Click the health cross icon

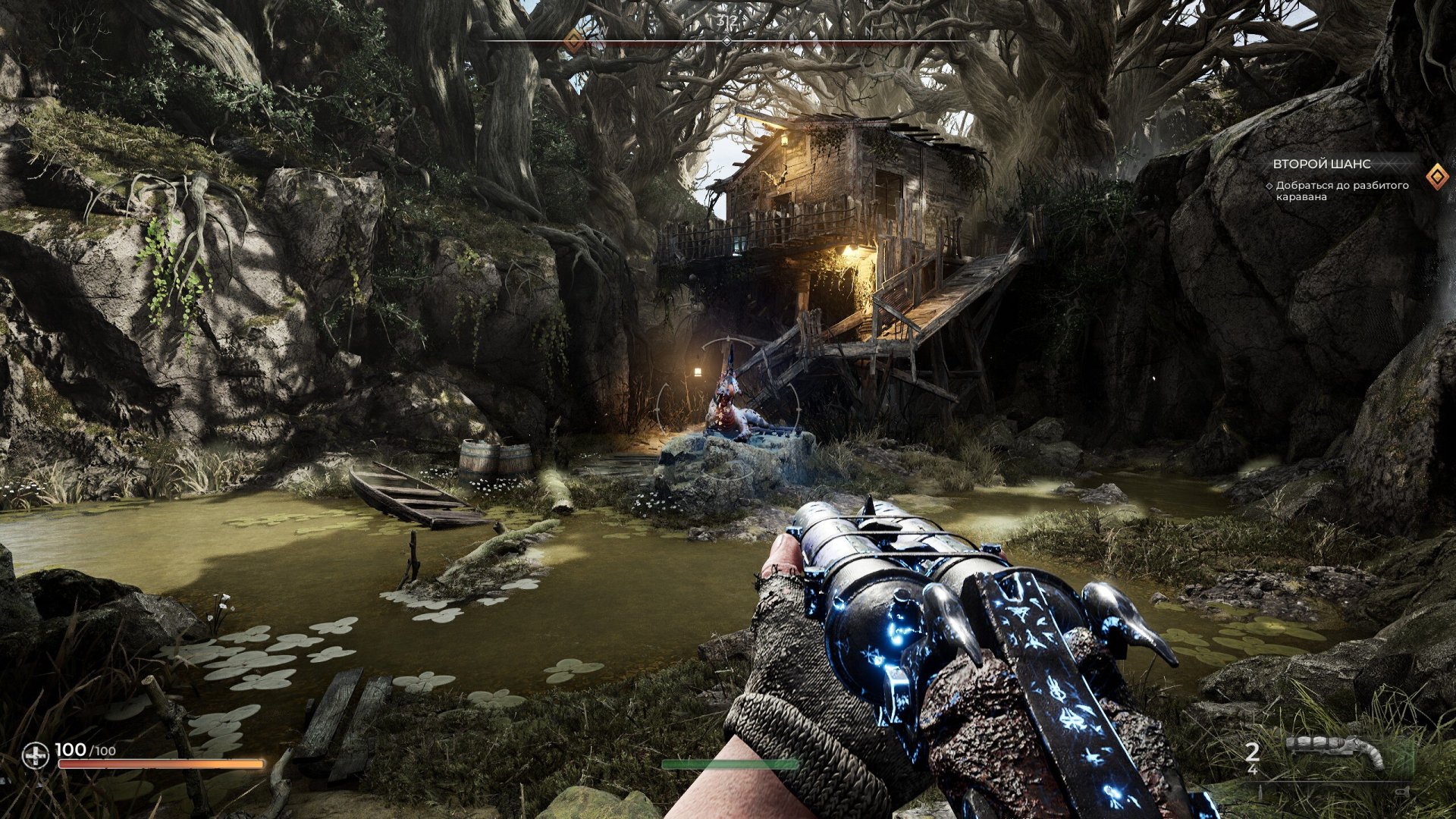(35, 755)
